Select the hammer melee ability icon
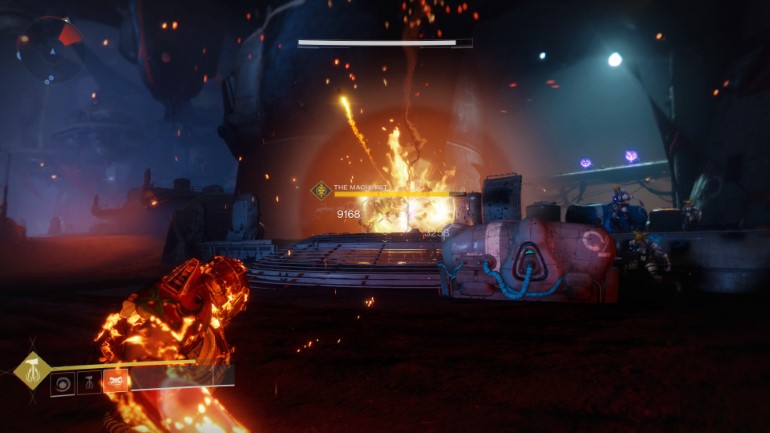The height and width of the screenshot is (433, 770). tap(89, 383)
